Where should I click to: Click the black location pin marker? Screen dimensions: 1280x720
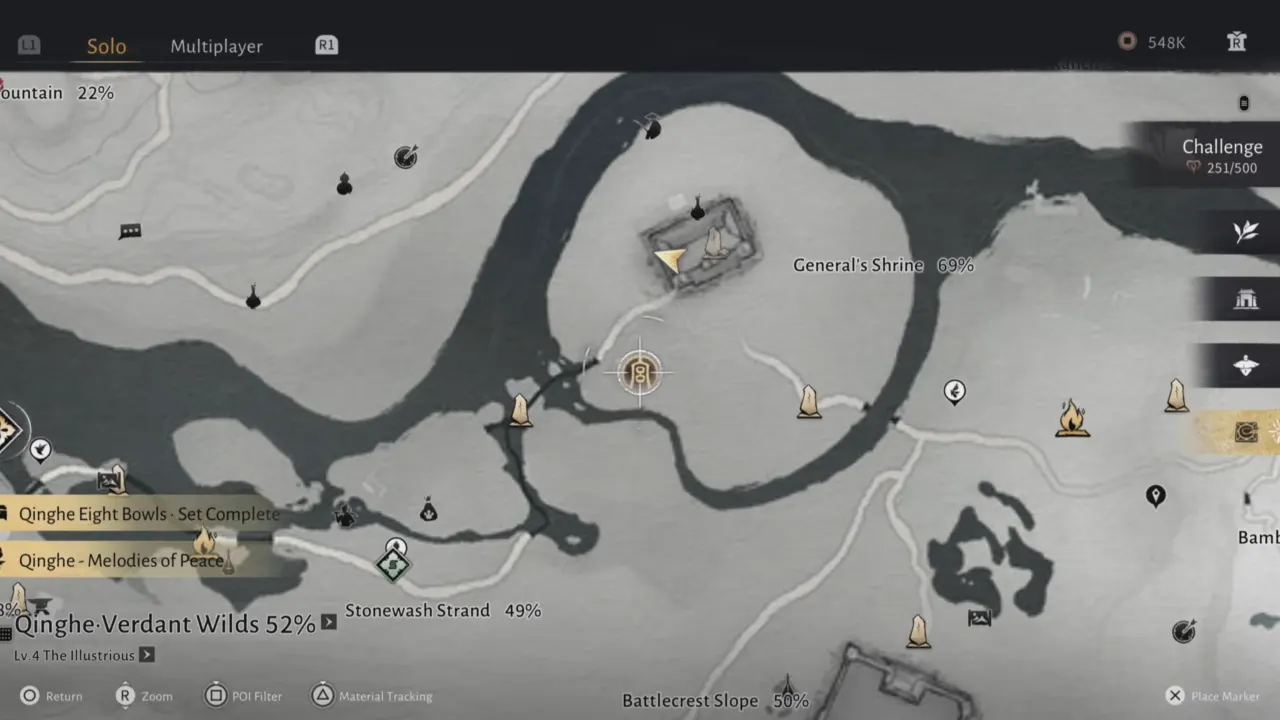(1156, 495)
